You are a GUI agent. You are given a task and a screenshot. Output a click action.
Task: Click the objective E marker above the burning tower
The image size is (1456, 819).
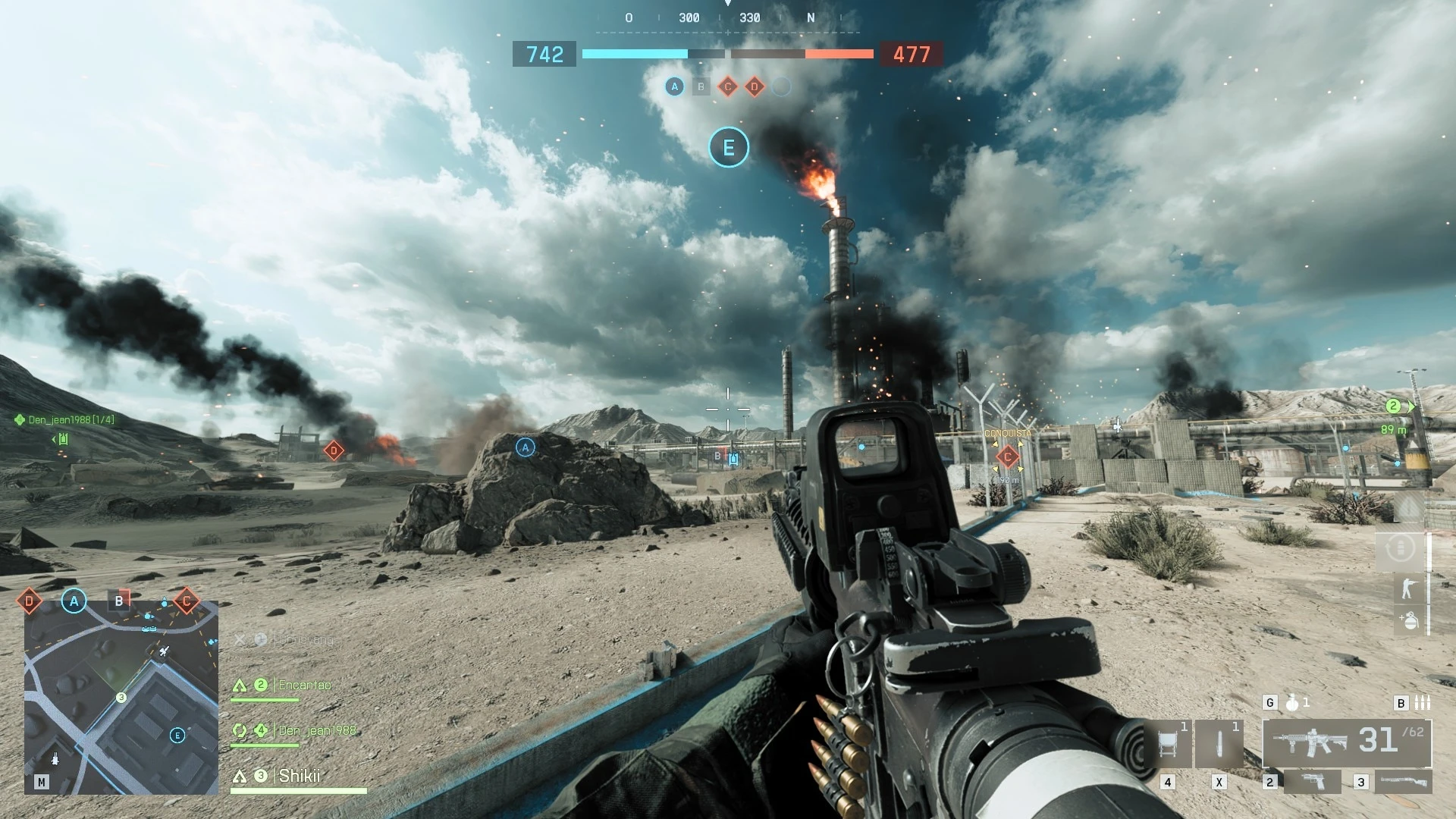point(728,147)
